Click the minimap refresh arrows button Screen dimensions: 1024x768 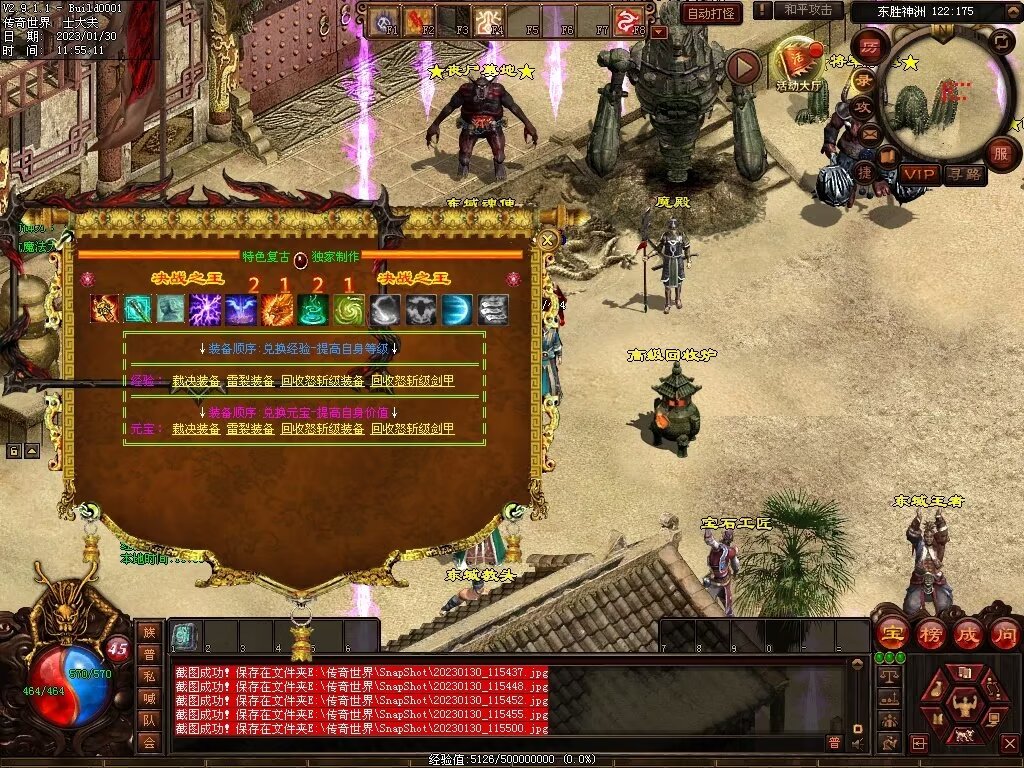999,41
